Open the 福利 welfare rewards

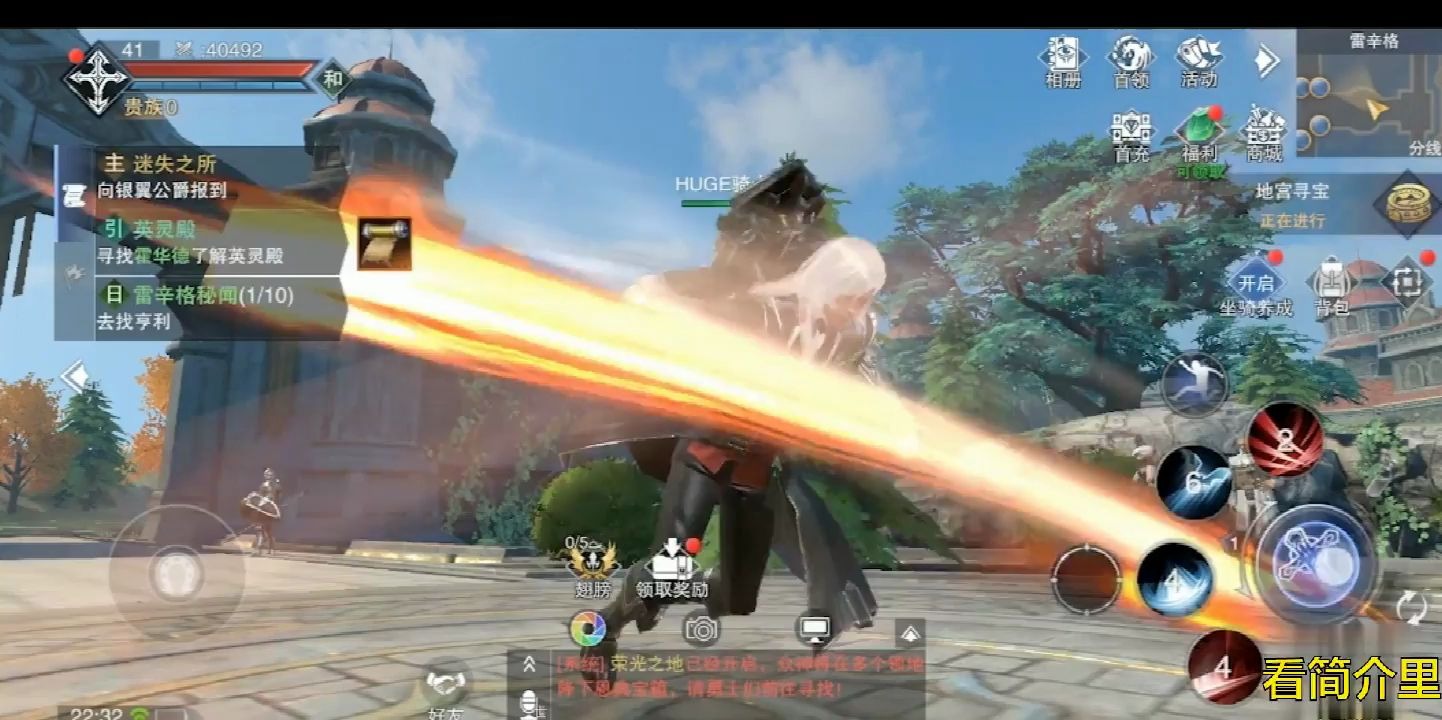click(1198, 135)
